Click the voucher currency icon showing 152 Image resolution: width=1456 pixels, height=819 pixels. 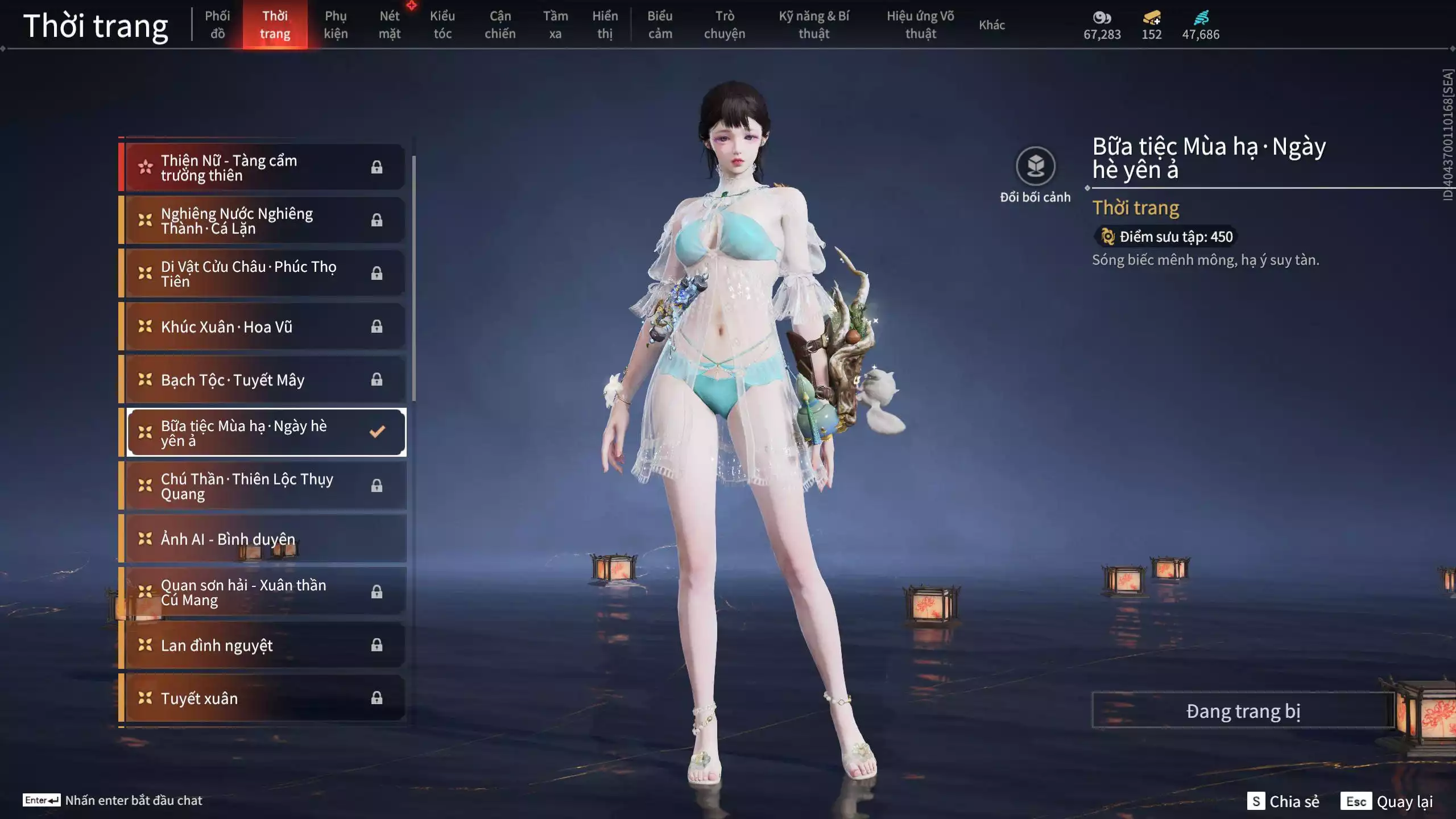pos(1151,18)
